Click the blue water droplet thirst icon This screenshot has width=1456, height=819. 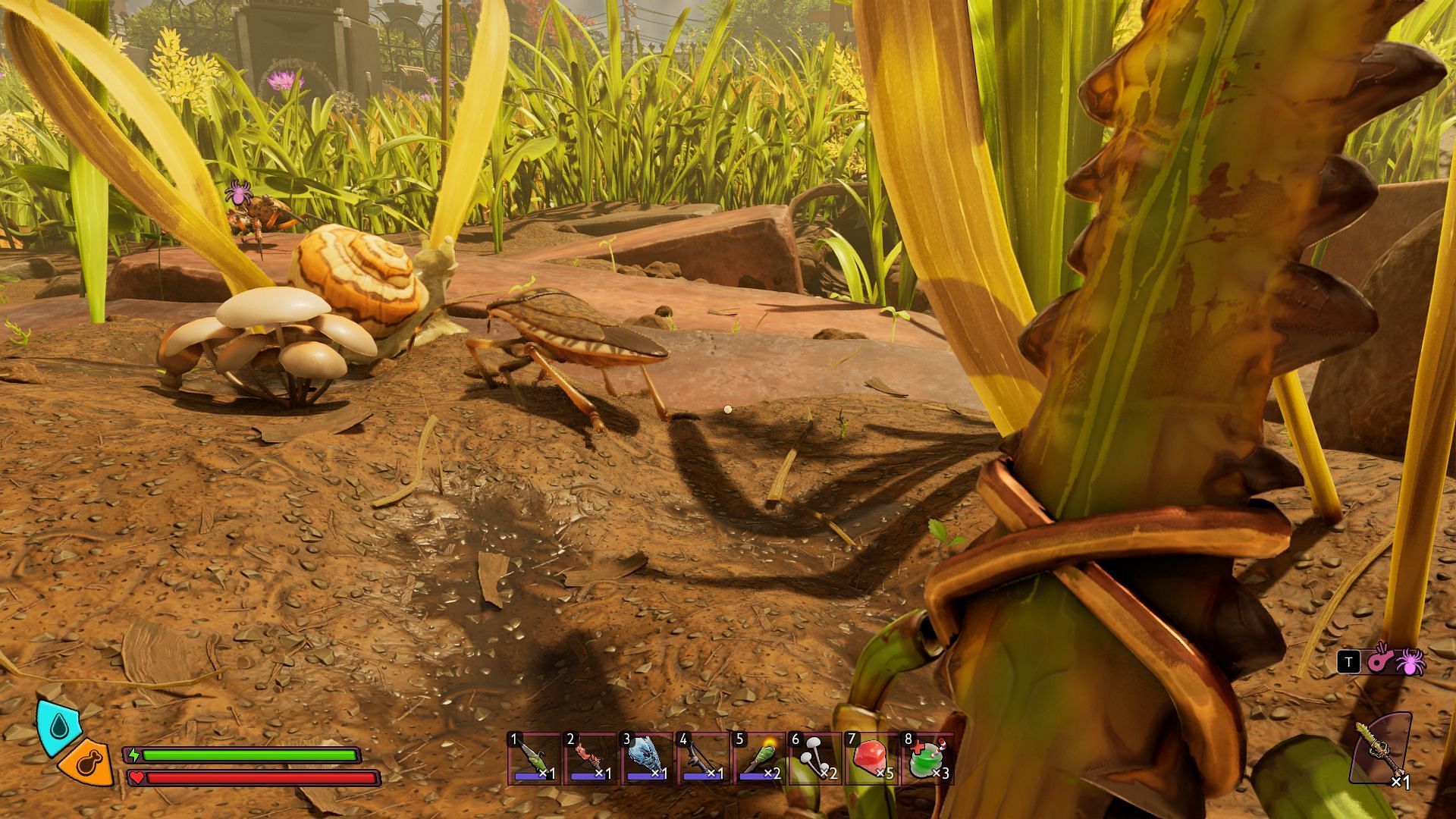click(x=59, y=726)
